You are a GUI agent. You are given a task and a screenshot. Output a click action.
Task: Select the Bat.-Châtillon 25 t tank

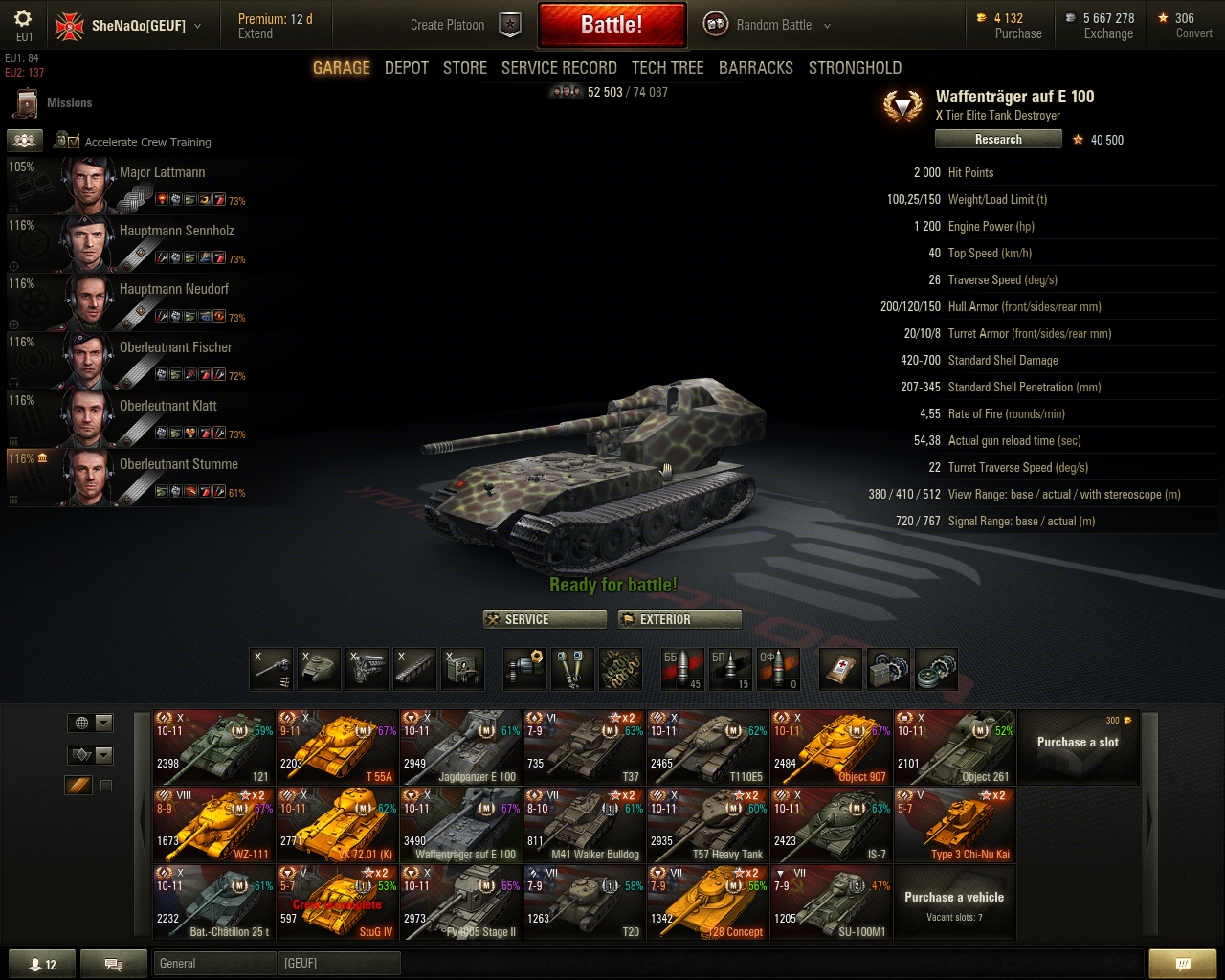pos(214,902)
